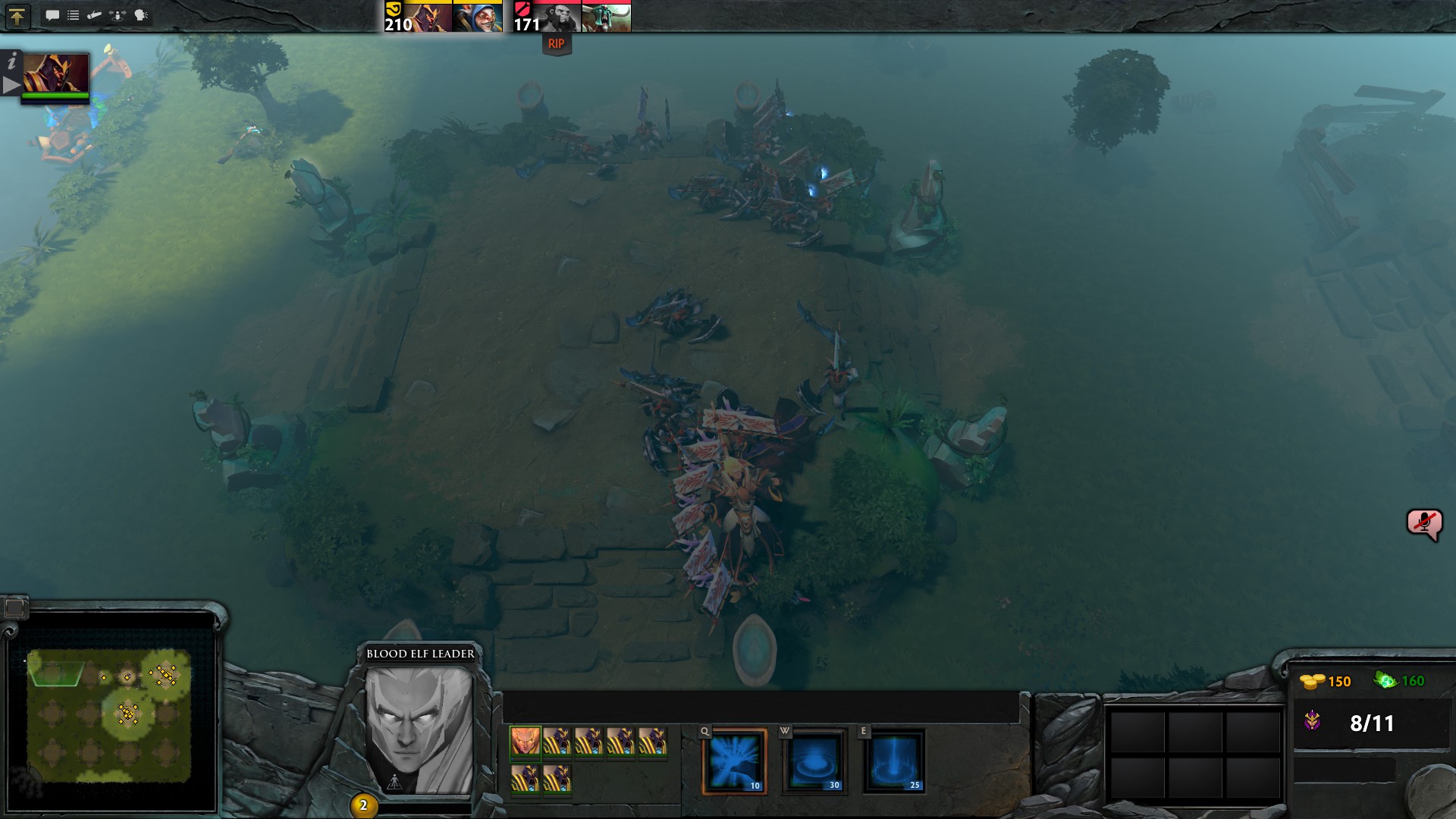Show the scoreboard list icon
This screenshot has width=1456, height=819.
point(74,15)
